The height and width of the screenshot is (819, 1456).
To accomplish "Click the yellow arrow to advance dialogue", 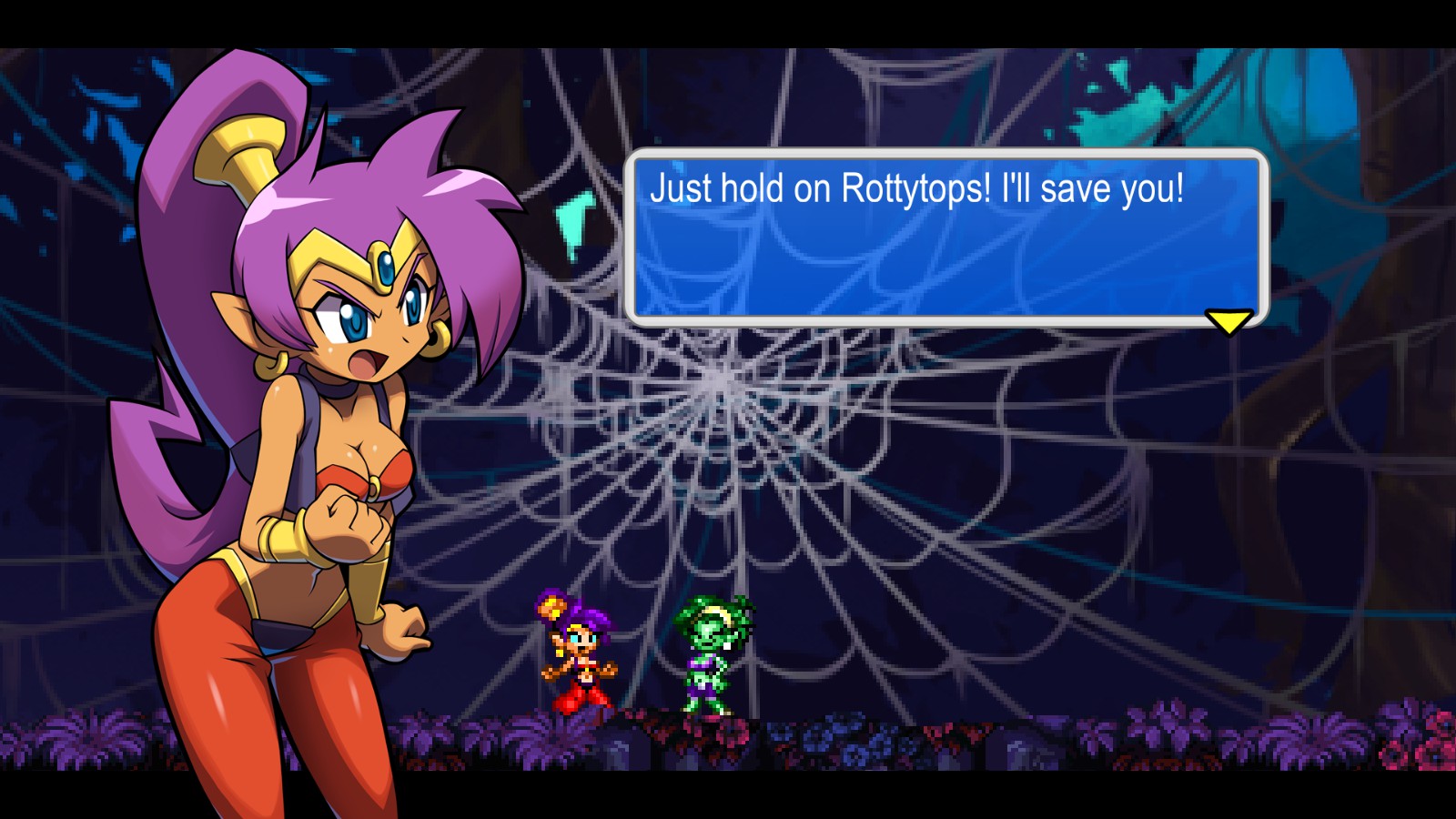I will pyautogui.click(x=1228, y=321).
